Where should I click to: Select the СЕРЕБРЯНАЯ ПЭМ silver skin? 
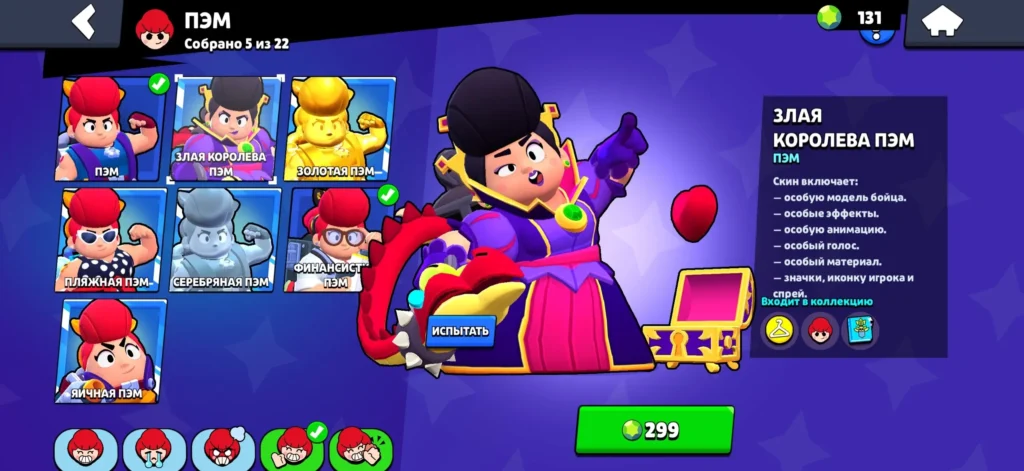pyautogui.click(x=222, y=240)
